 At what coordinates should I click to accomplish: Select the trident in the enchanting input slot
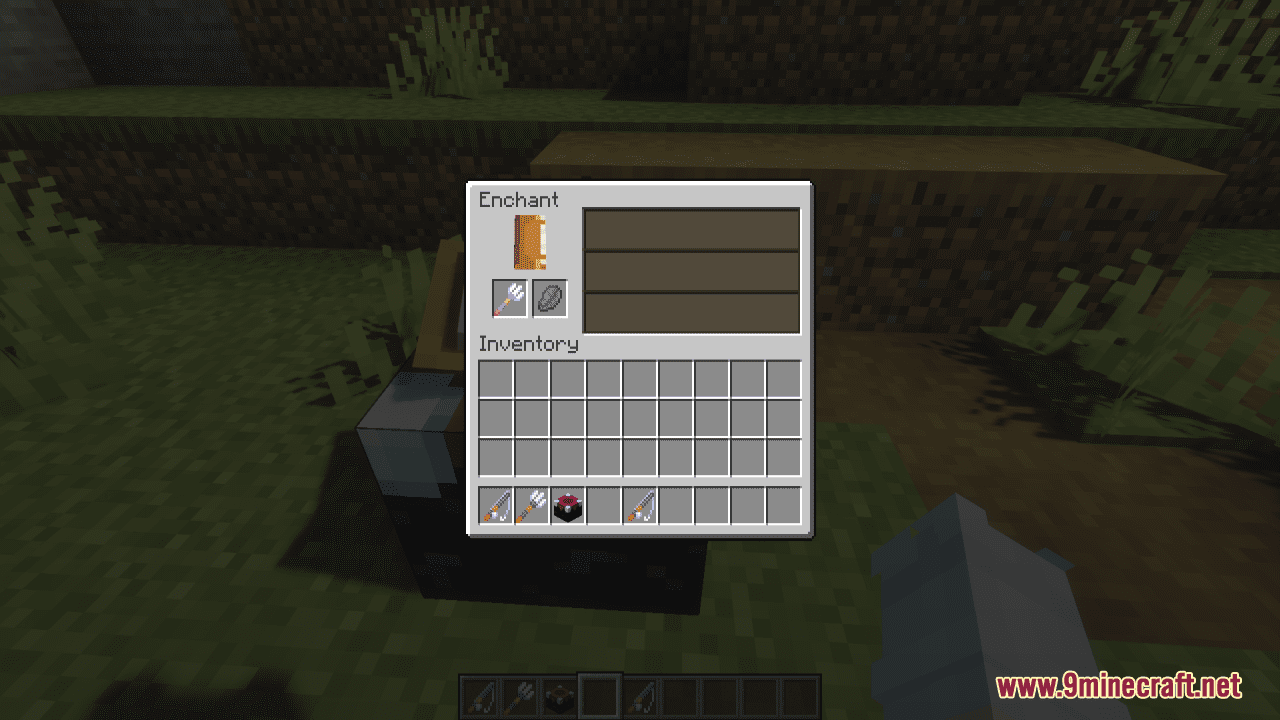coord(508,298)
